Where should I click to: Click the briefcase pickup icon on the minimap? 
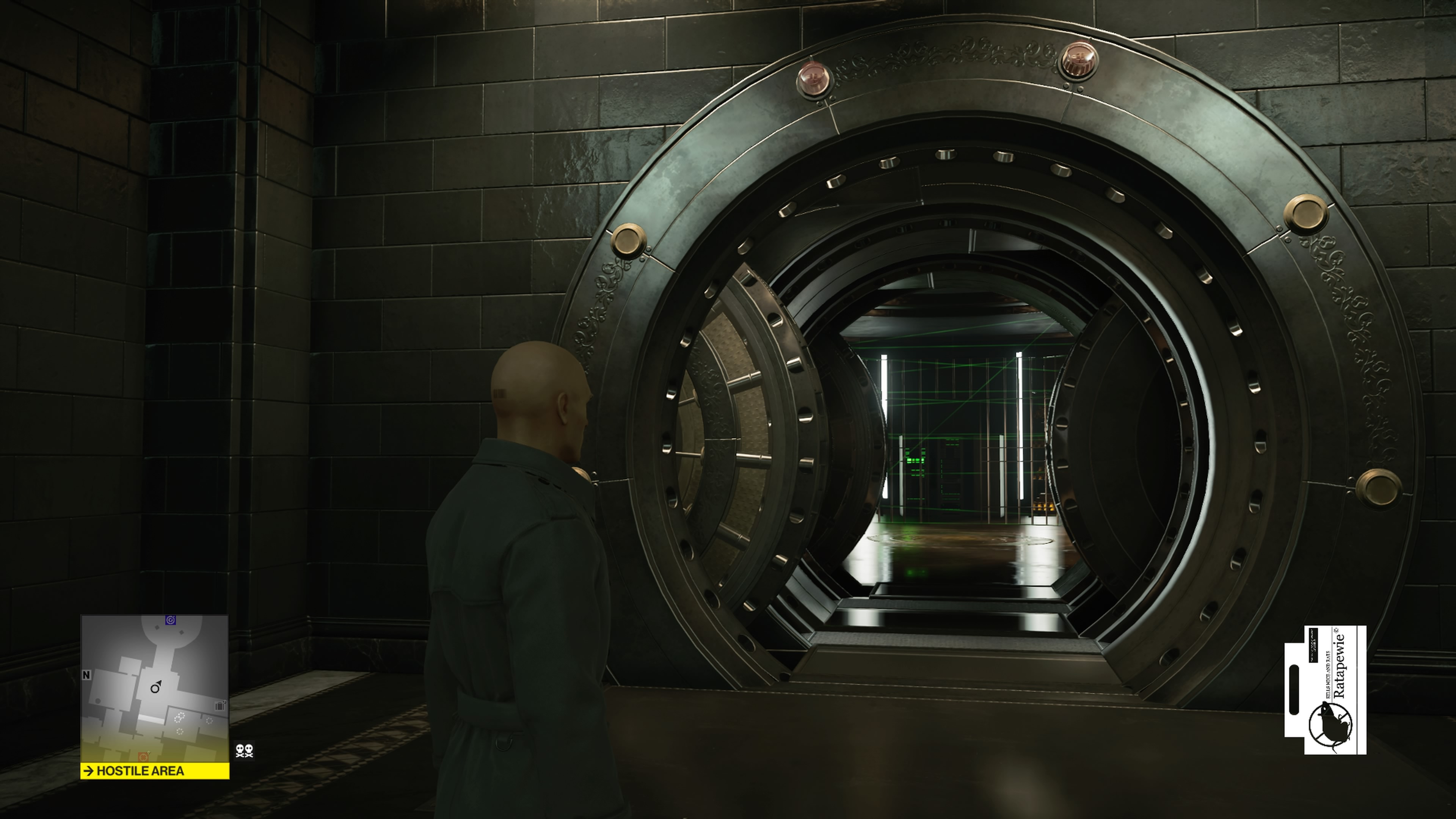click(220, 706)
